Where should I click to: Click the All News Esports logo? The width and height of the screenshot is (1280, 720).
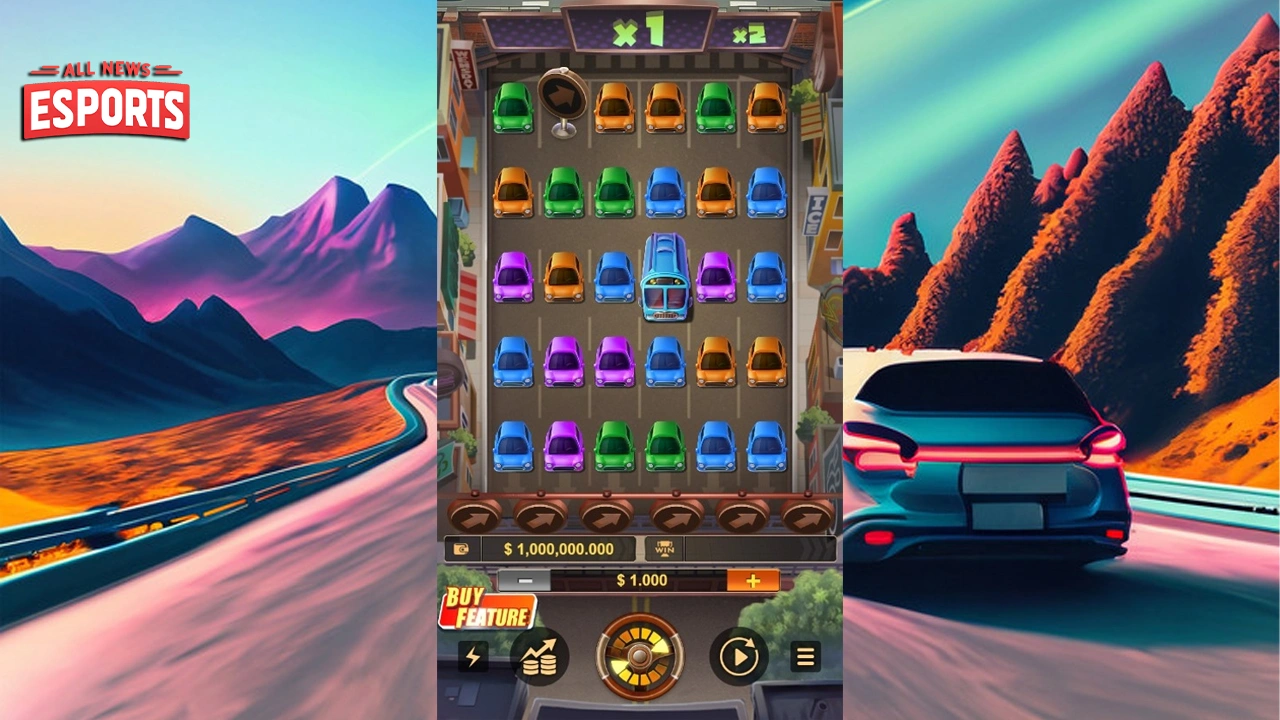click(x=105, y=100)
